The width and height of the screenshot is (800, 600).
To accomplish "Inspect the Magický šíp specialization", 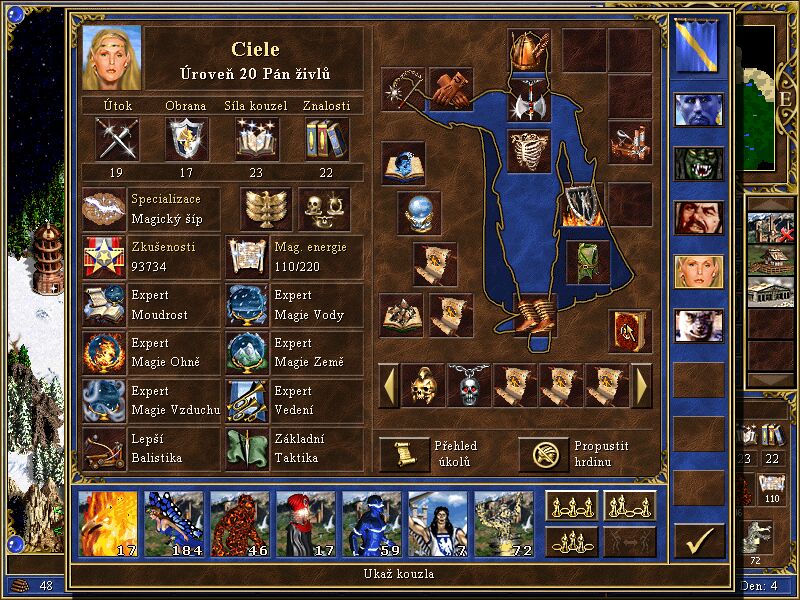I will click(x=104, y=209).
